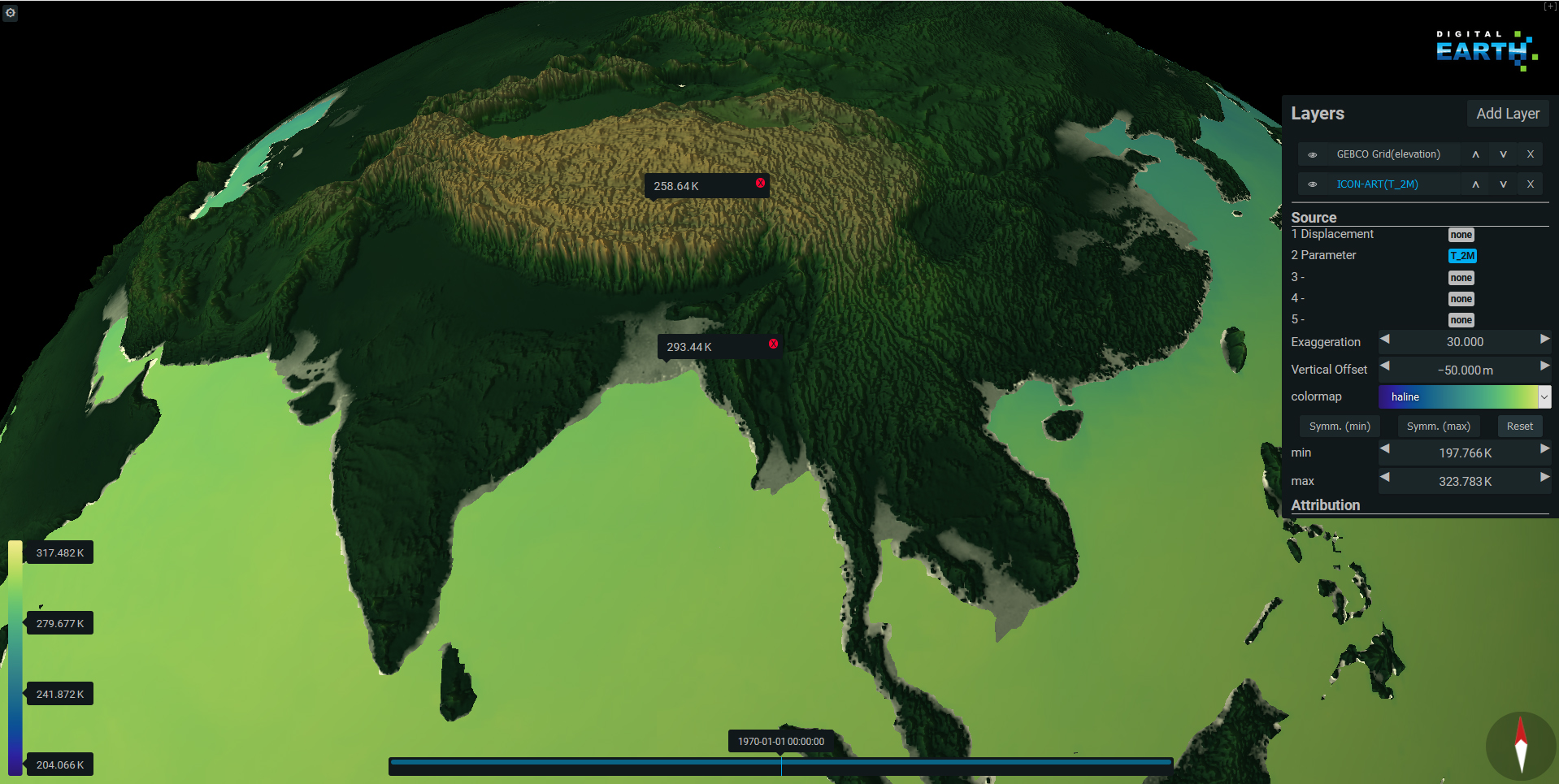This screenshot has height=784, width=1559.
Task: Reset the colormap range
Action: pos(1519,427)
